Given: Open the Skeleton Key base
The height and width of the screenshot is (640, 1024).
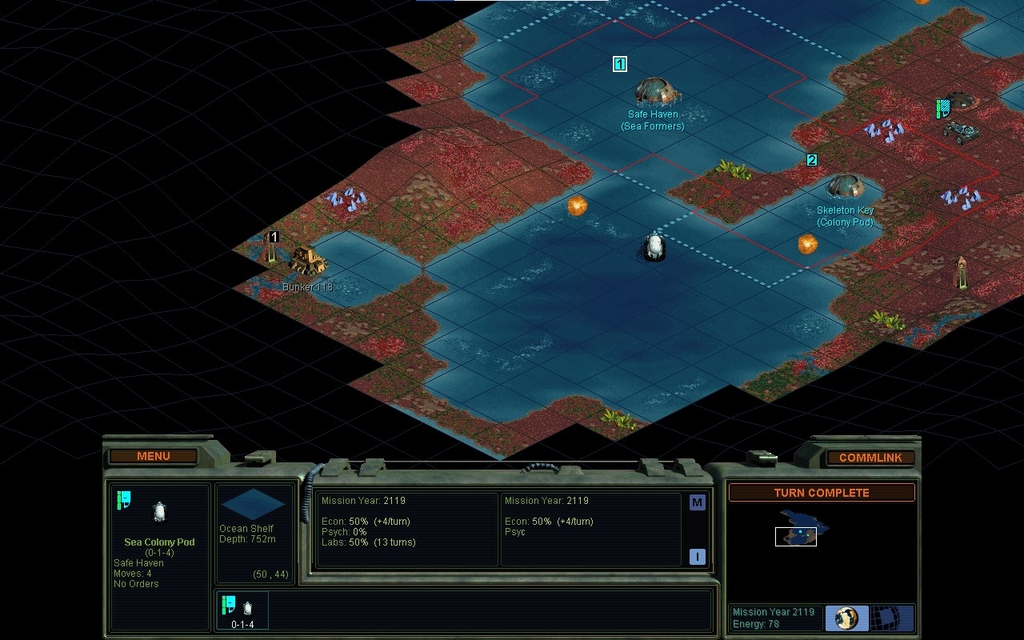Looking at the screenshot, I should click(845, 186).
